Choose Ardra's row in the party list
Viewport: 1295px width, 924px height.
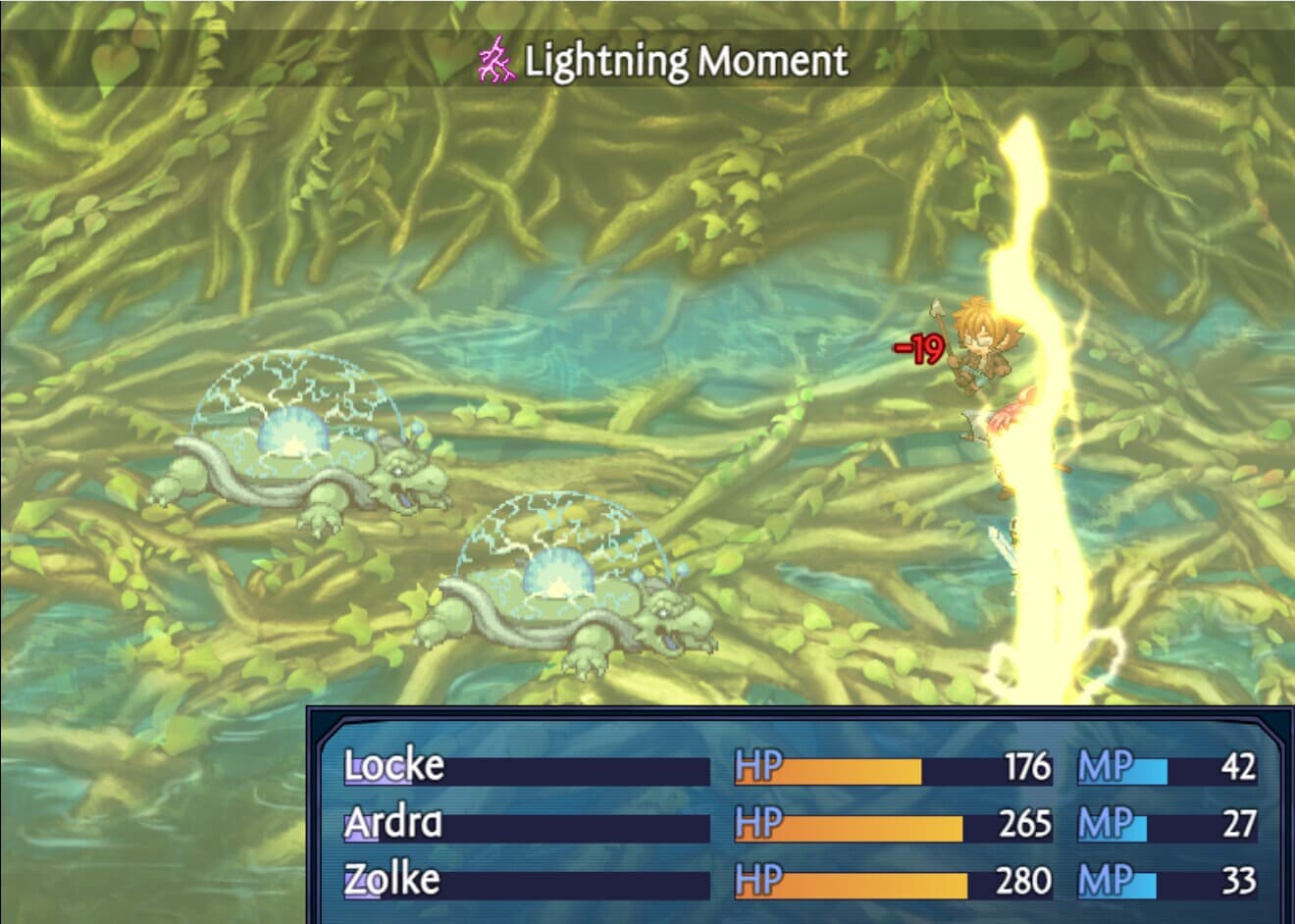394,823
